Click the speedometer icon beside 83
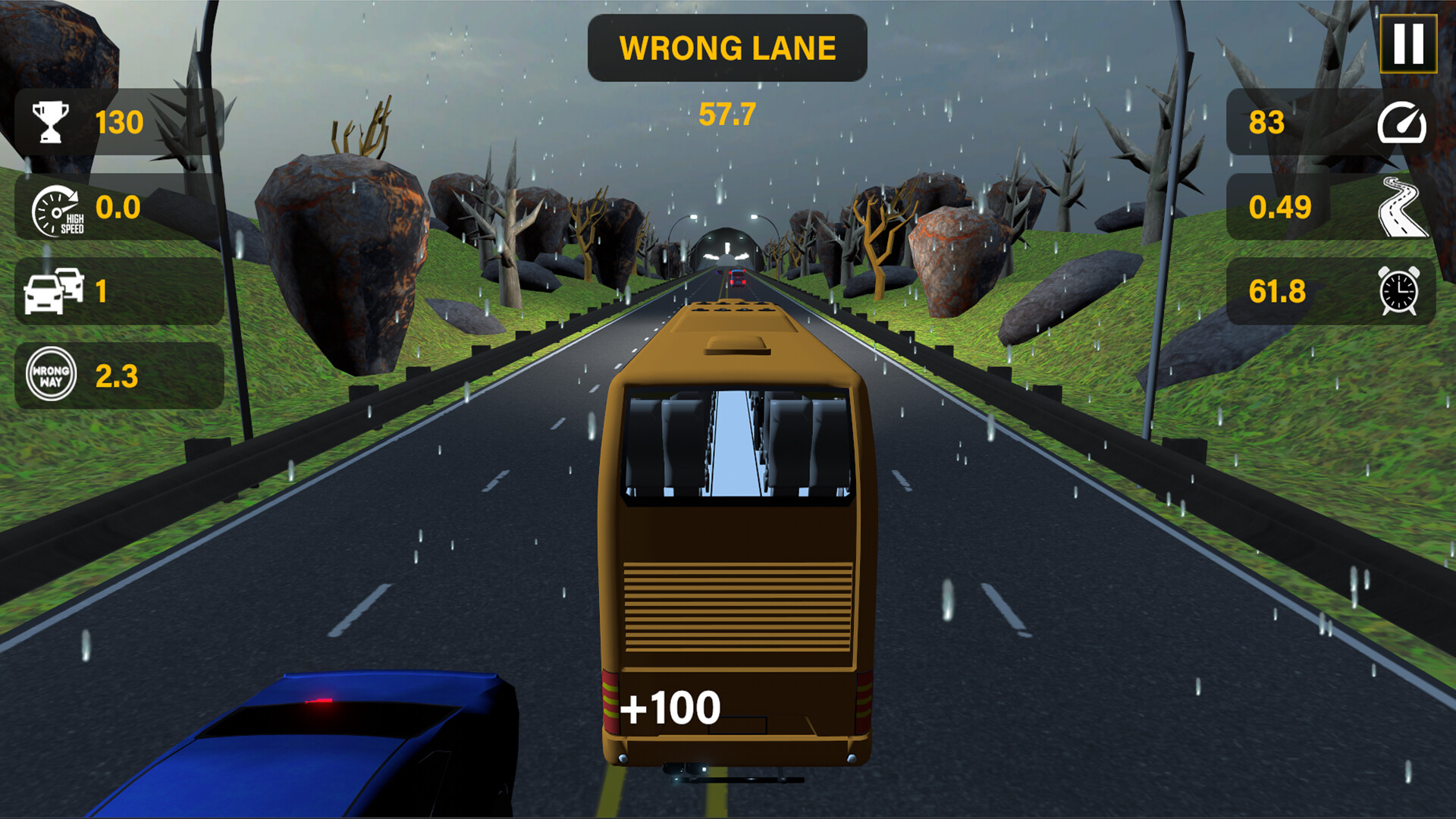 click(1403, 120)
